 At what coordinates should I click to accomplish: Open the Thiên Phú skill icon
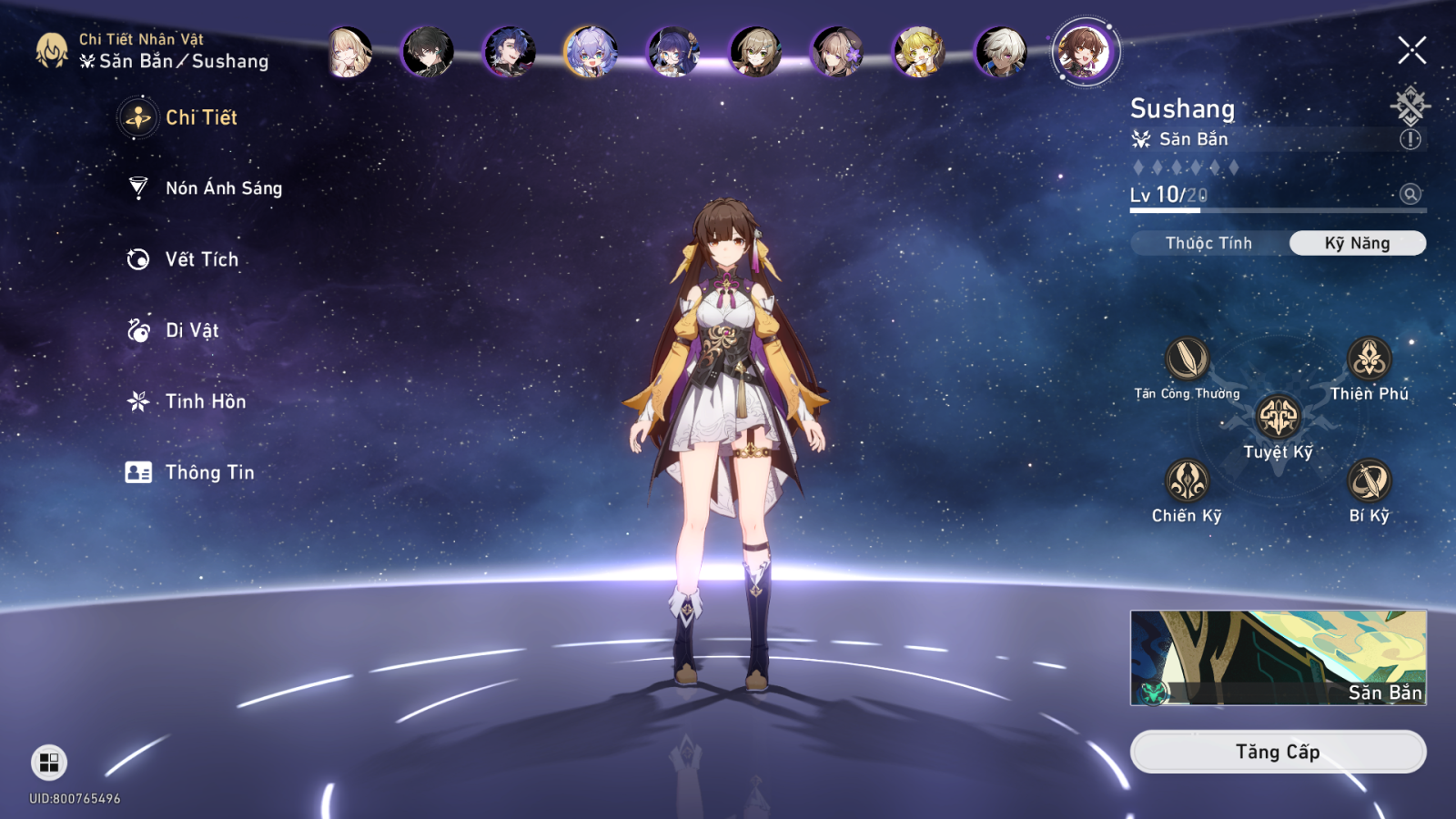(1369, 359)
